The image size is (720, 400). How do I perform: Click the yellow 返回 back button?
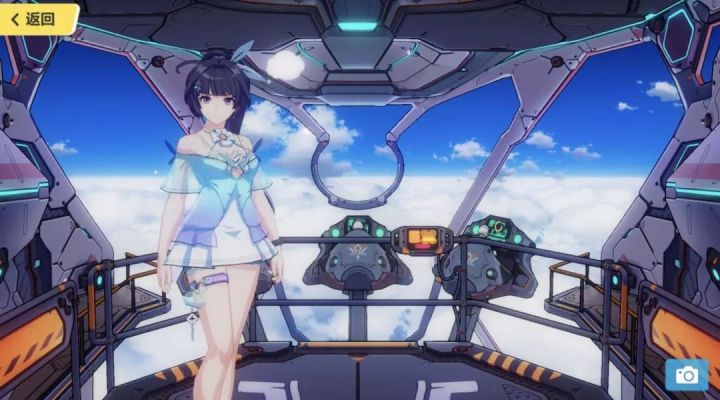37,18
